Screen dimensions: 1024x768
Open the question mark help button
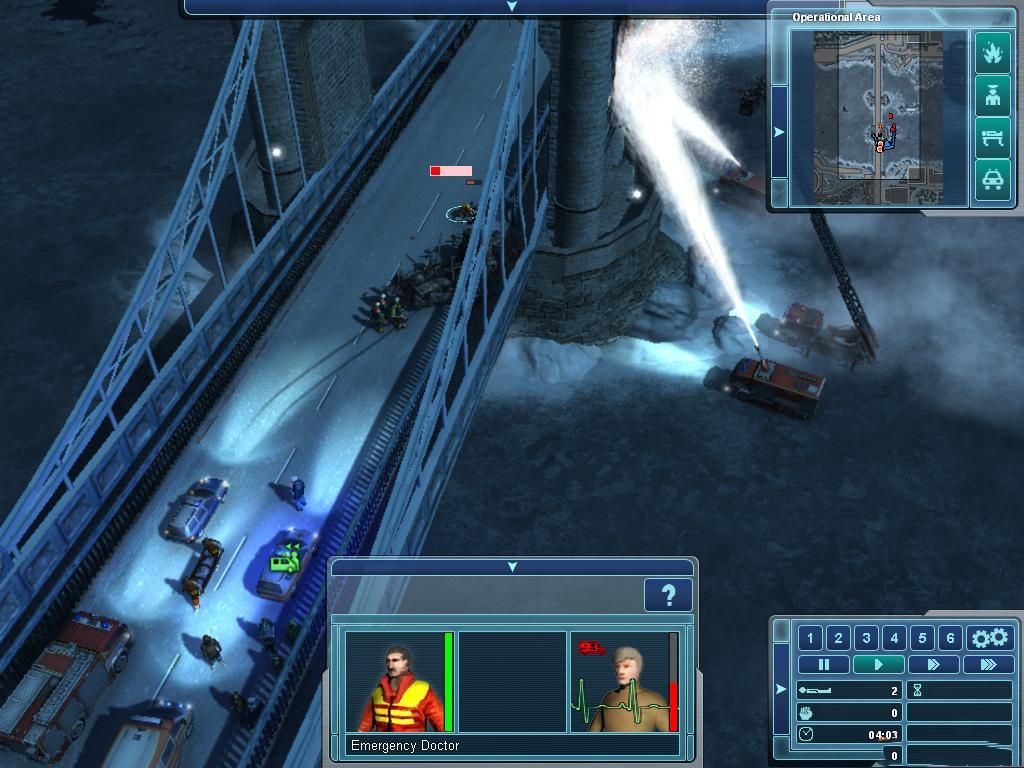[668, 596]
